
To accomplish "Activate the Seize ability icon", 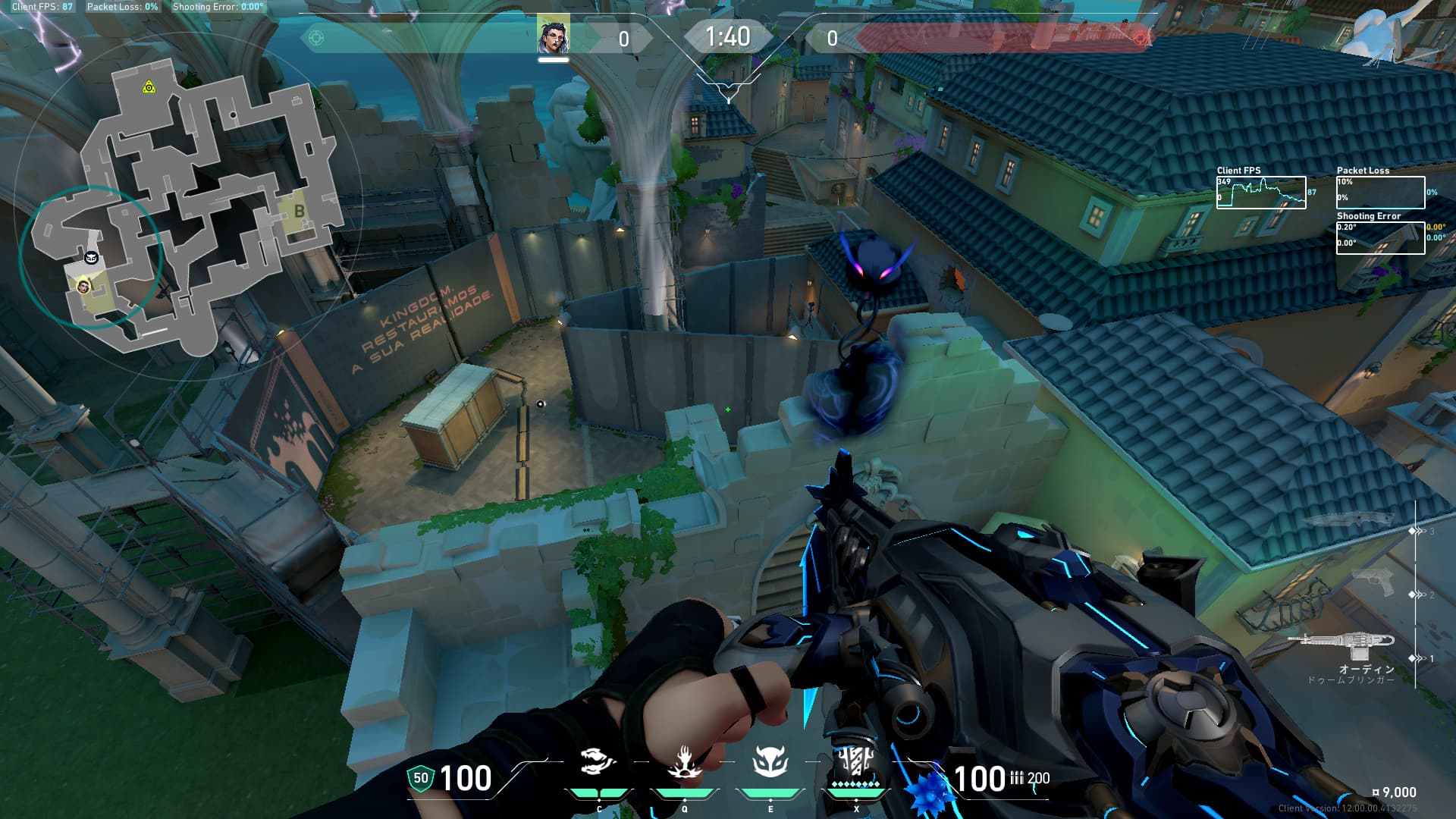I will coord(684,762).
